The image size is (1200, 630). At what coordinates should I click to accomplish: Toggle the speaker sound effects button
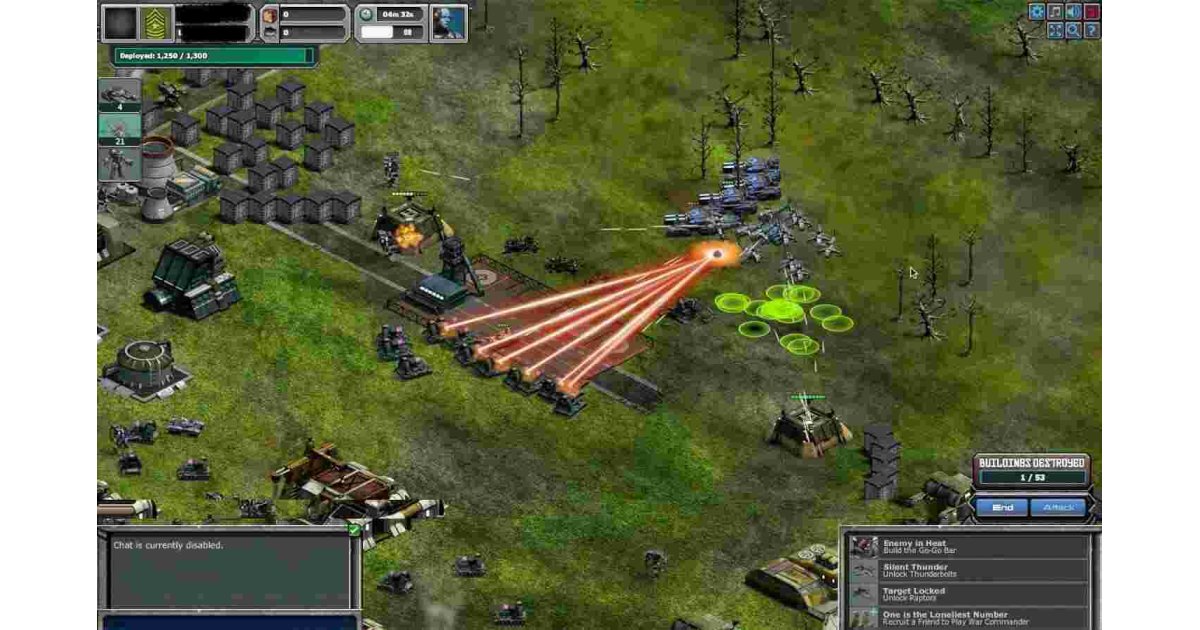pyautogui.click(x=1073, y=12)
